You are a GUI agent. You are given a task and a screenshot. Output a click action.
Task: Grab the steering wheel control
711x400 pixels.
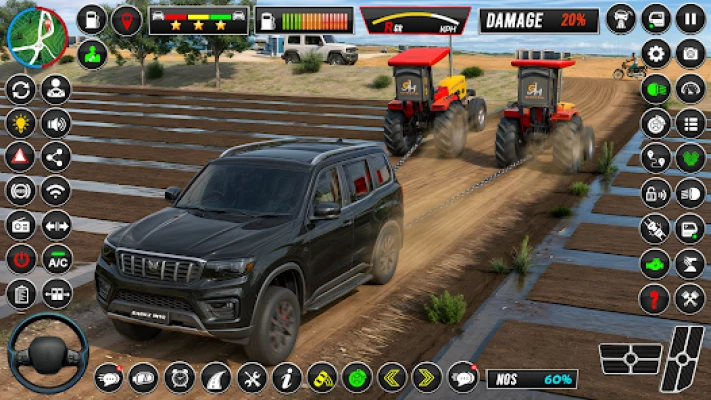pyautogui.click(x=47, y=354)
